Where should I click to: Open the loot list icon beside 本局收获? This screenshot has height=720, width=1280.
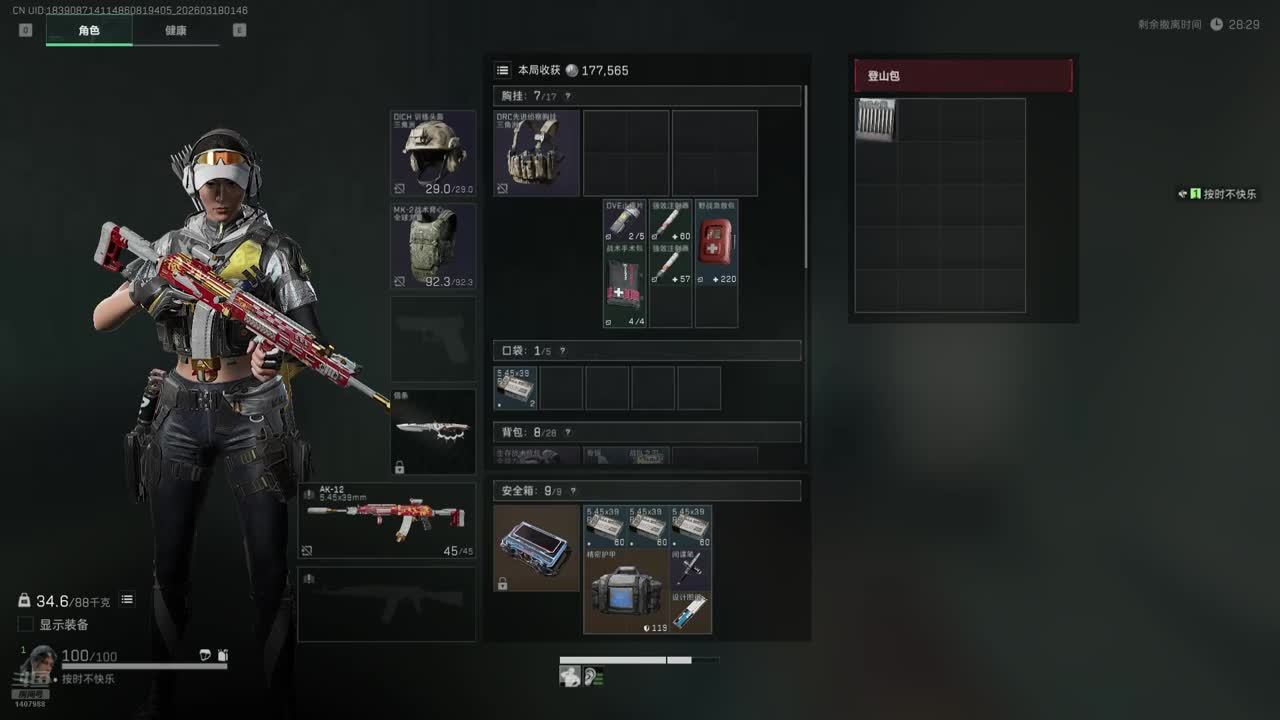point(503,70)
